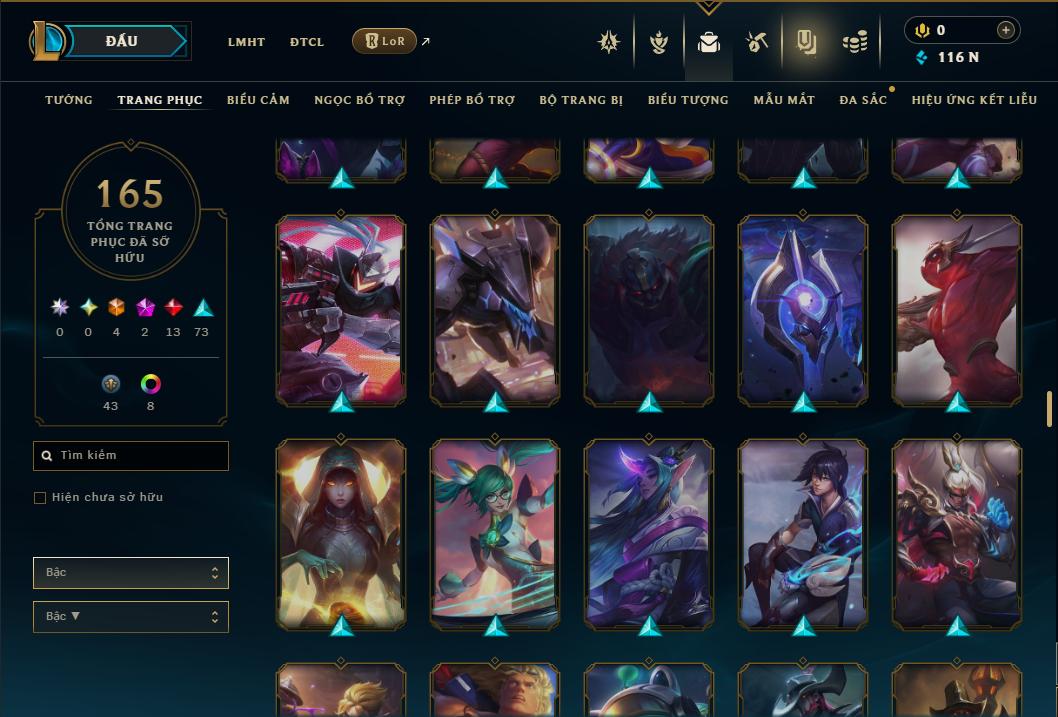
Task: Choose the green-haired girl with glasses skin
Action: 495,533
